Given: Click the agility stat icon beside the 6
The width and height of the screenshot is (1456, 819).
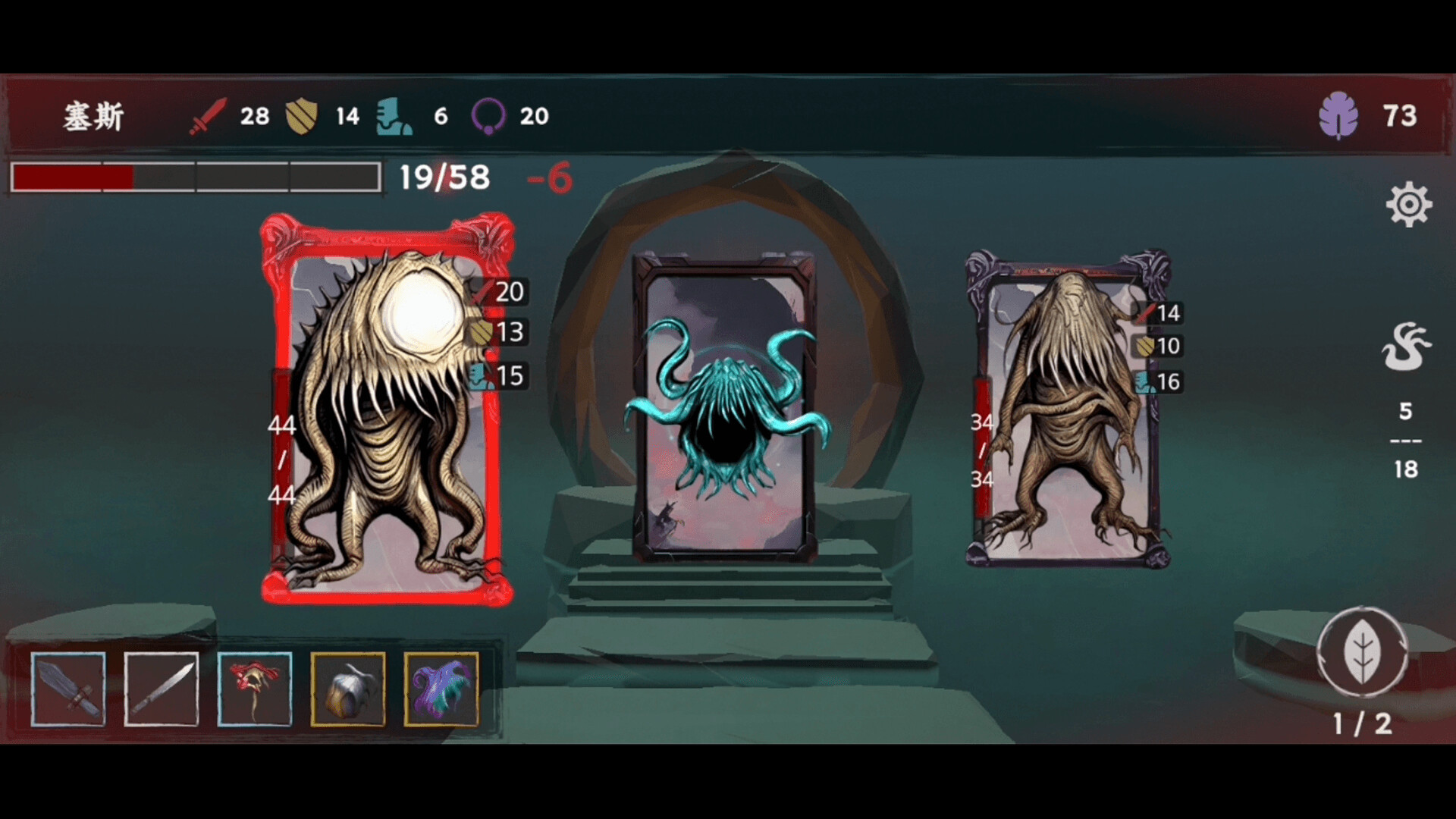Looking at the screenshot, I should click(394, 118).
